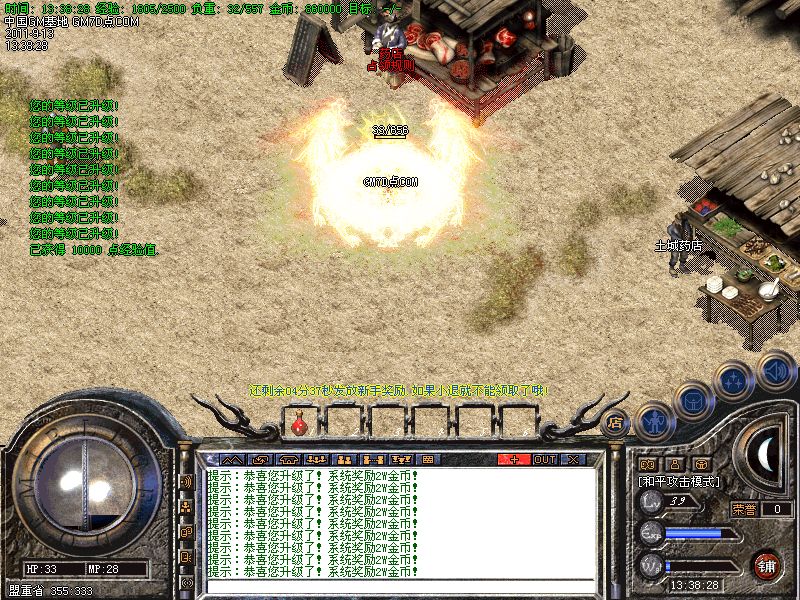800x600 pixels.
Task: Click the sound-wave icon left of the chat
Action: (x=186, y=482)
